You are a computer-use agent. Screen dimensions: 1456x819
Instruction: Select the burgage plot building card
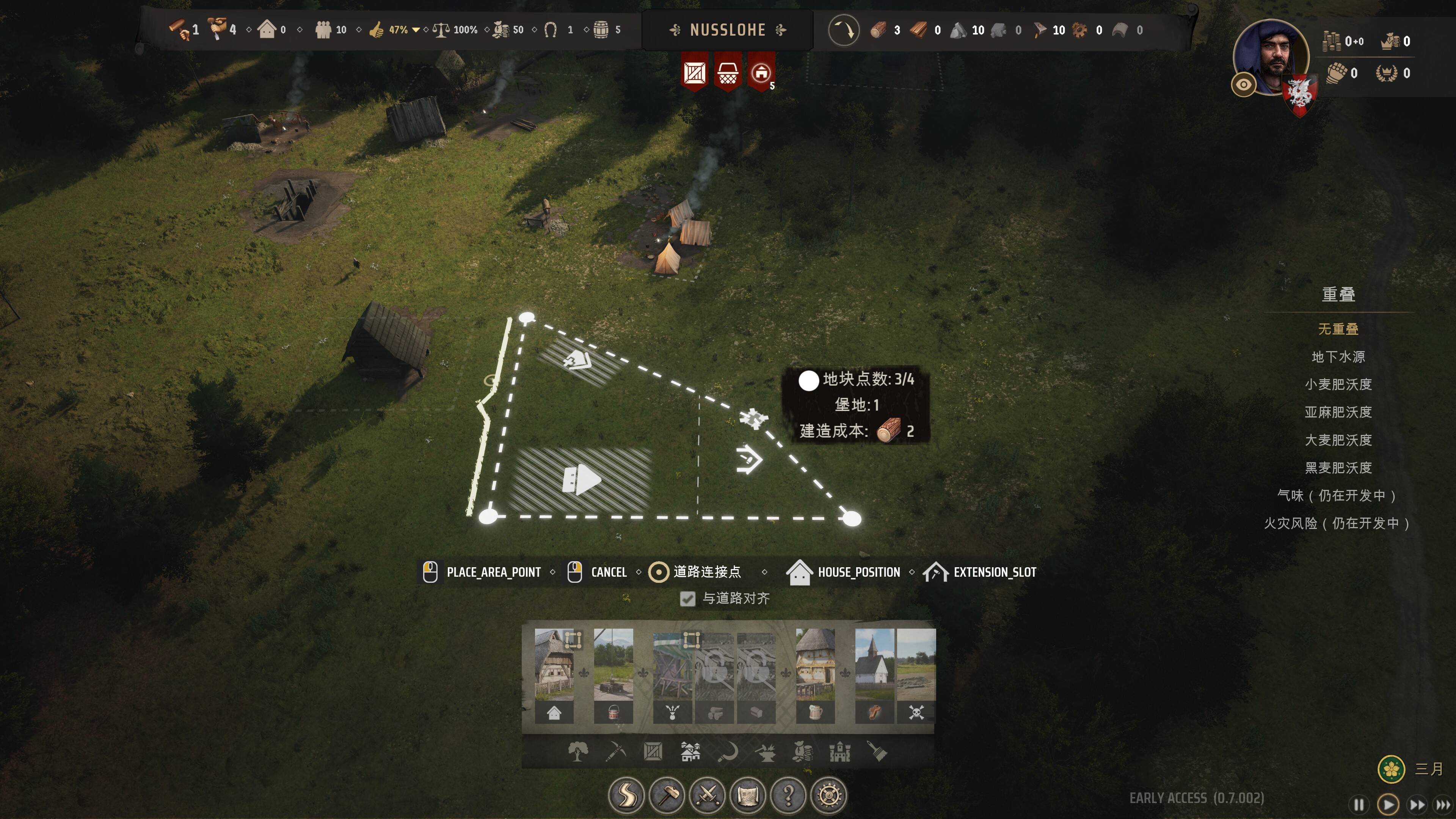pyautogui.click(x=554, y=675)
